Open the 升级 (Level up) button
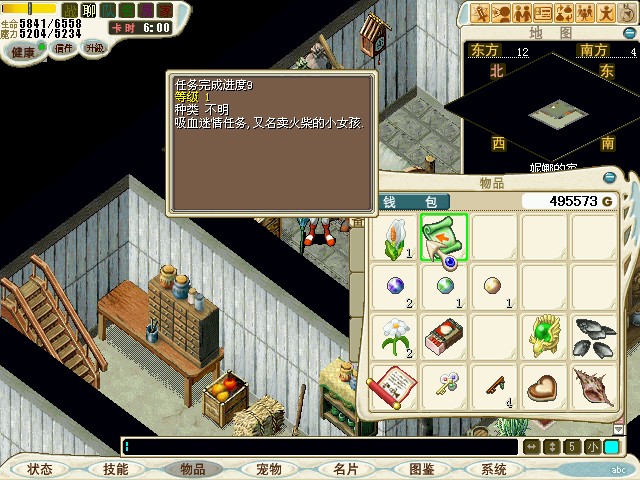Screen dimensions: 640x480 (94, 47)
